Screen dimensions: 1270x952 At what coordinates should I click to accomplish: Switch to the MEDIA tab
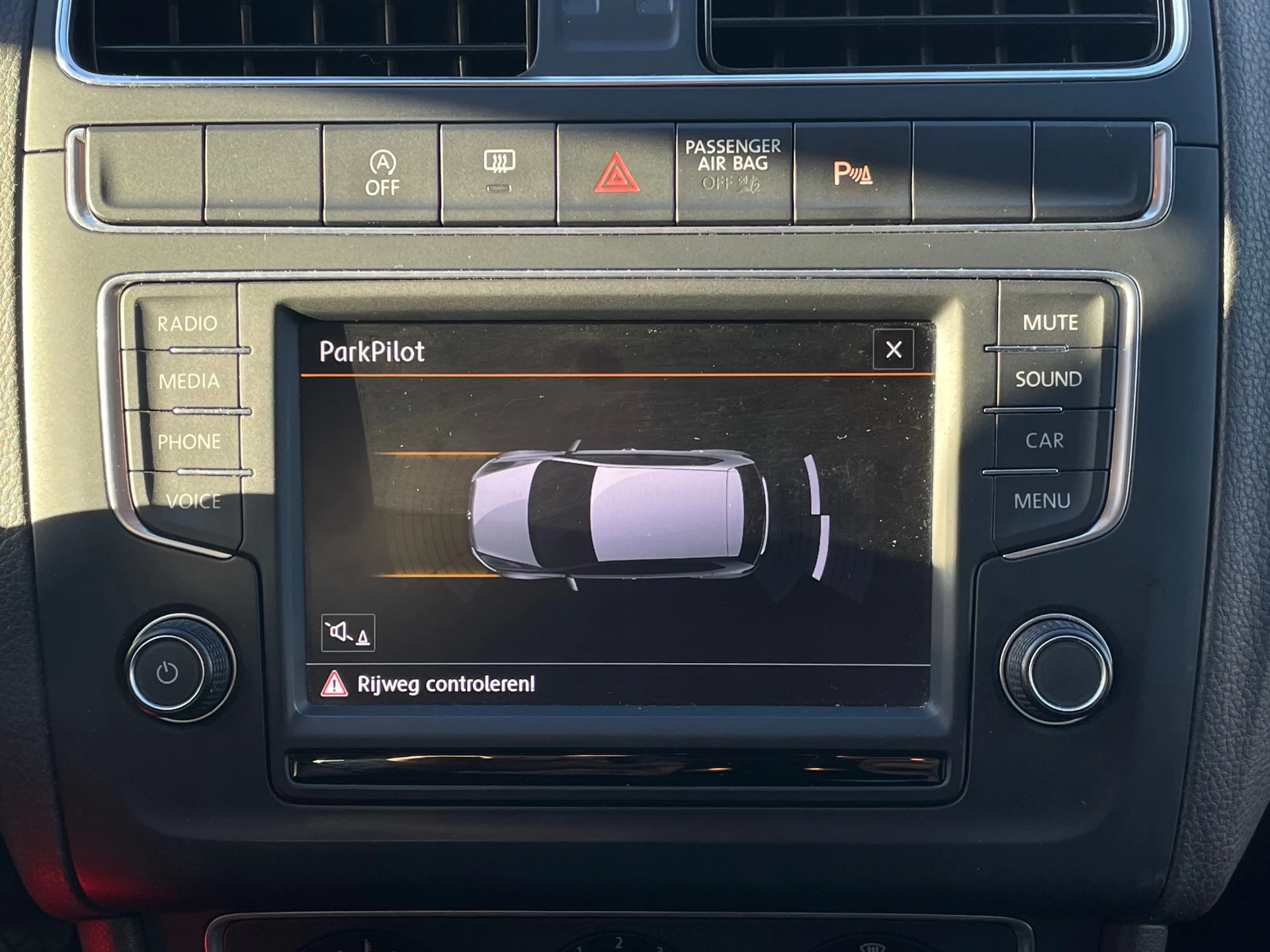tap(190, 381)
